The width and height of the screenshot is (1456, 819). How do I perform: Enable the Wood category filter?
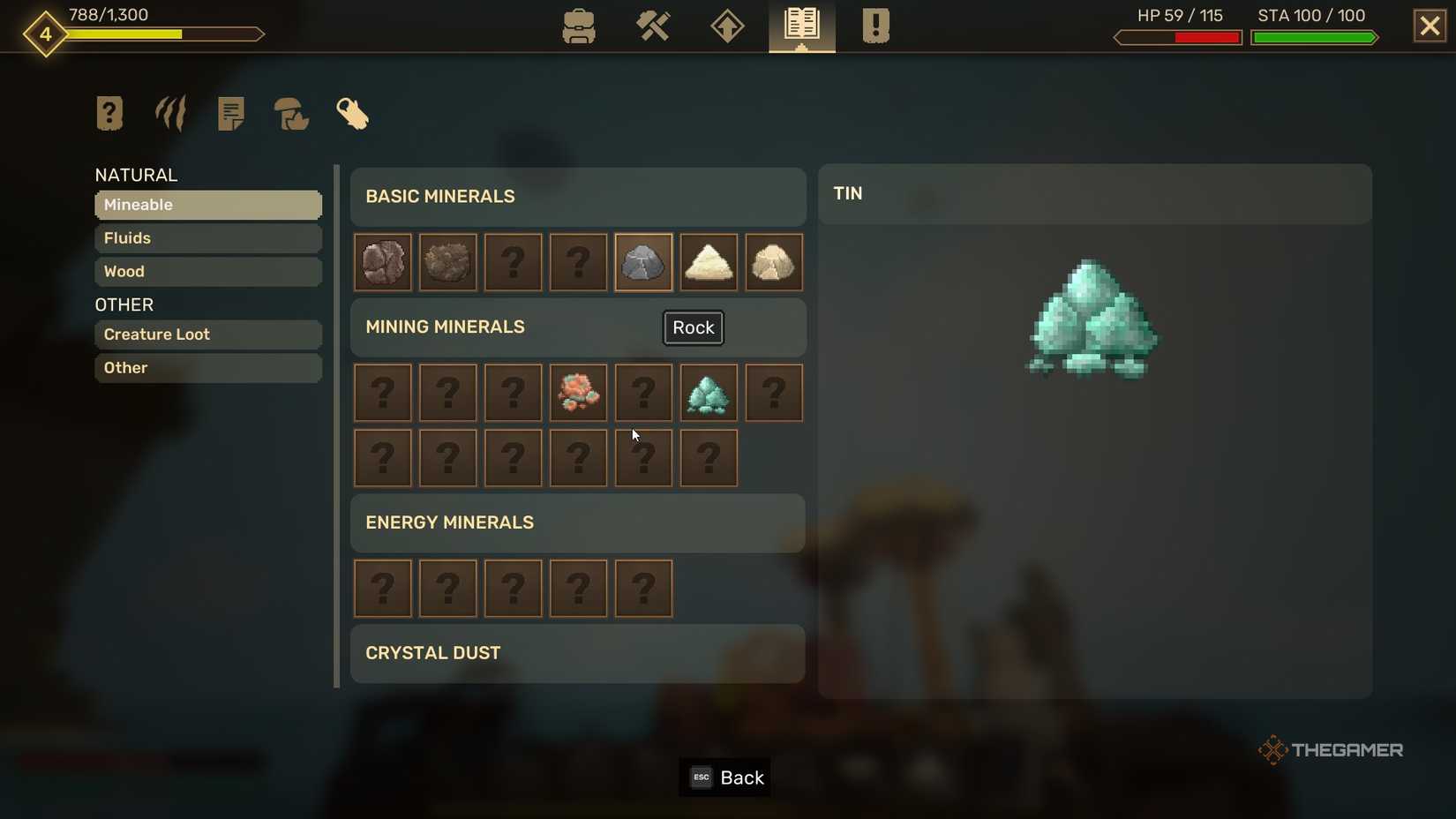tap(207, 272)
